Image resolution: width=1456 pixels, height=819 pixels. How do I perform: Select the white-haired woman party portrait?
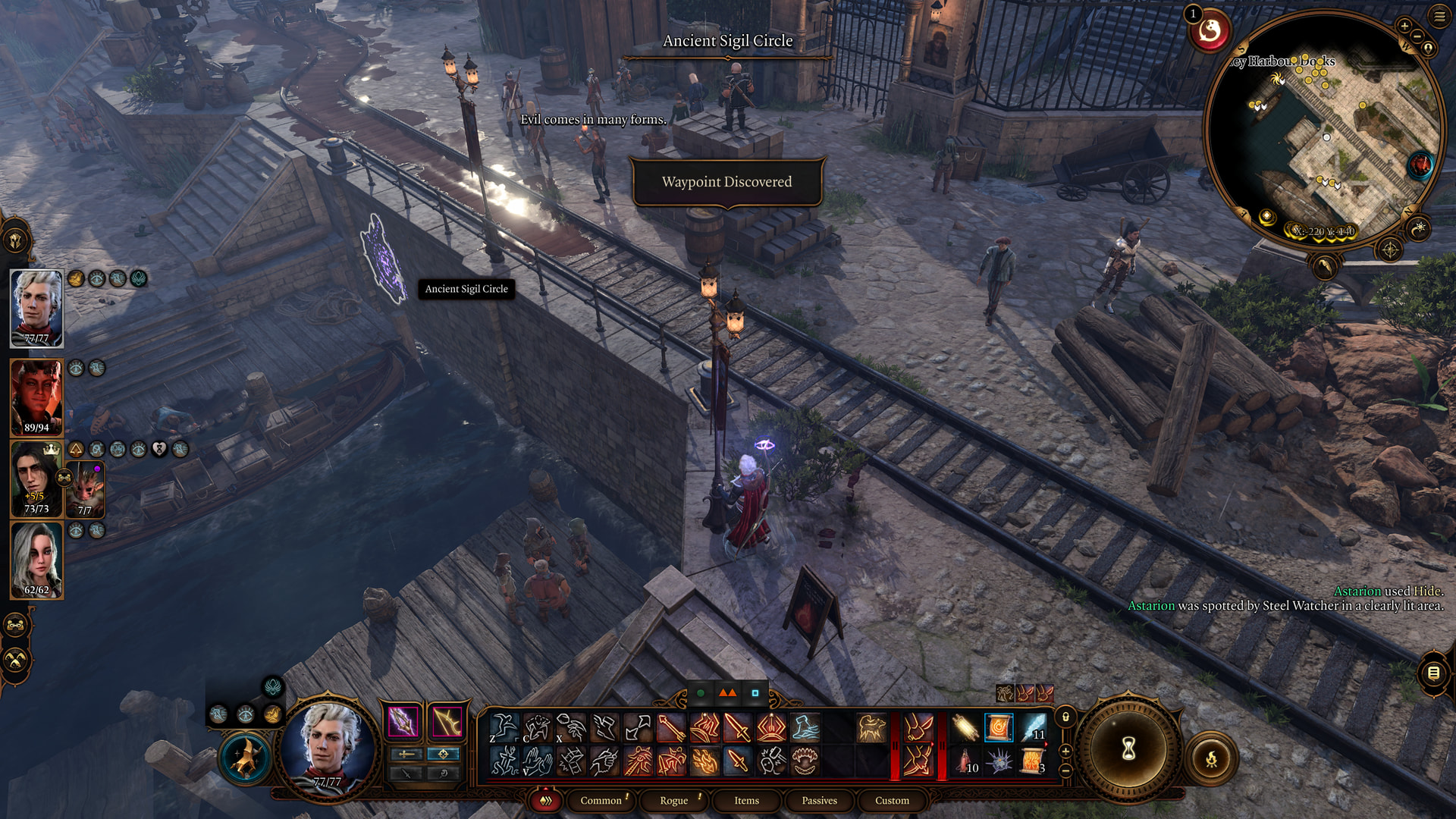tap(36, 560)
